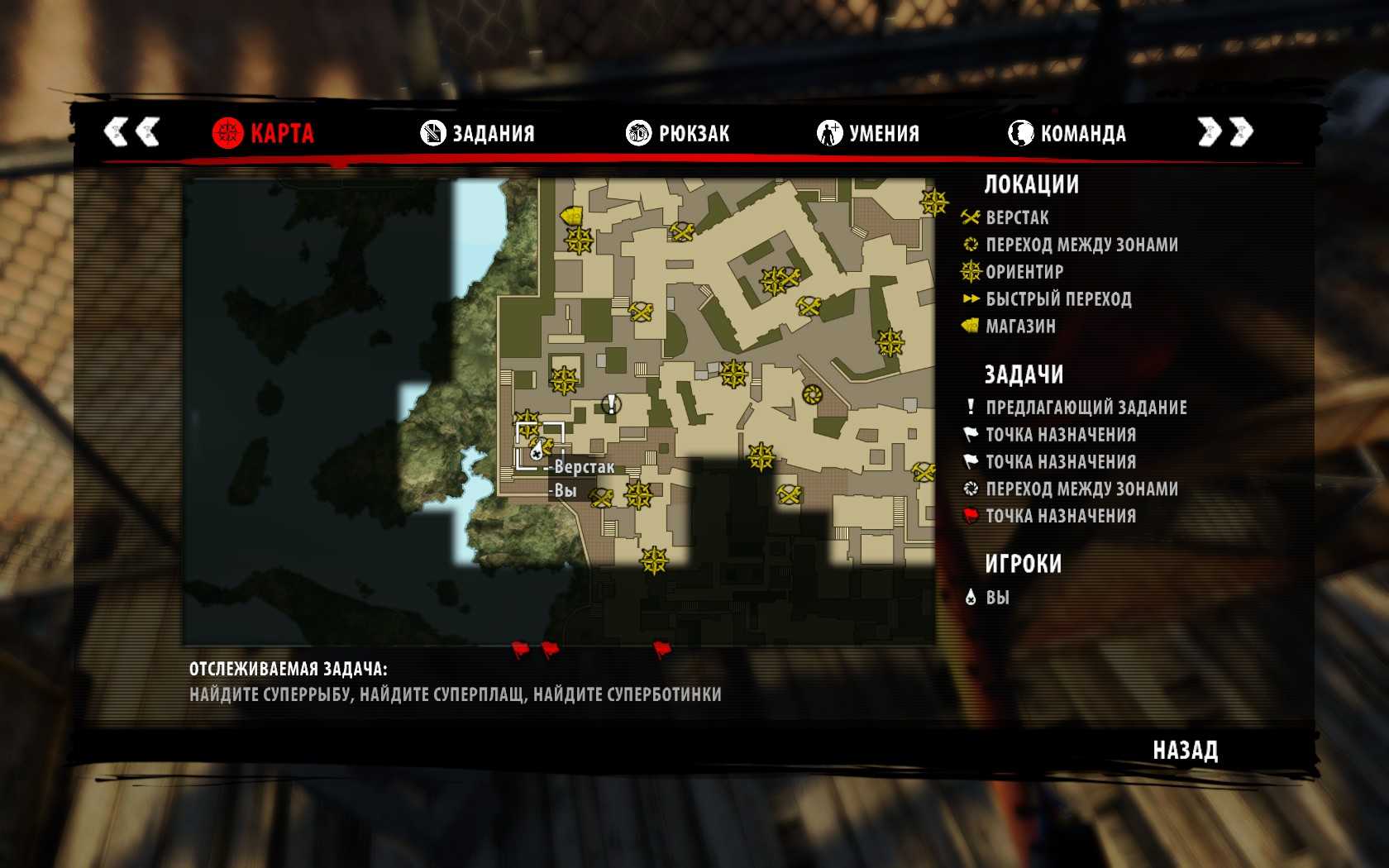The width and height of the screenshot is (1389, 868).
Task: Select the Вы player legend entry
Action: [996, 598]
